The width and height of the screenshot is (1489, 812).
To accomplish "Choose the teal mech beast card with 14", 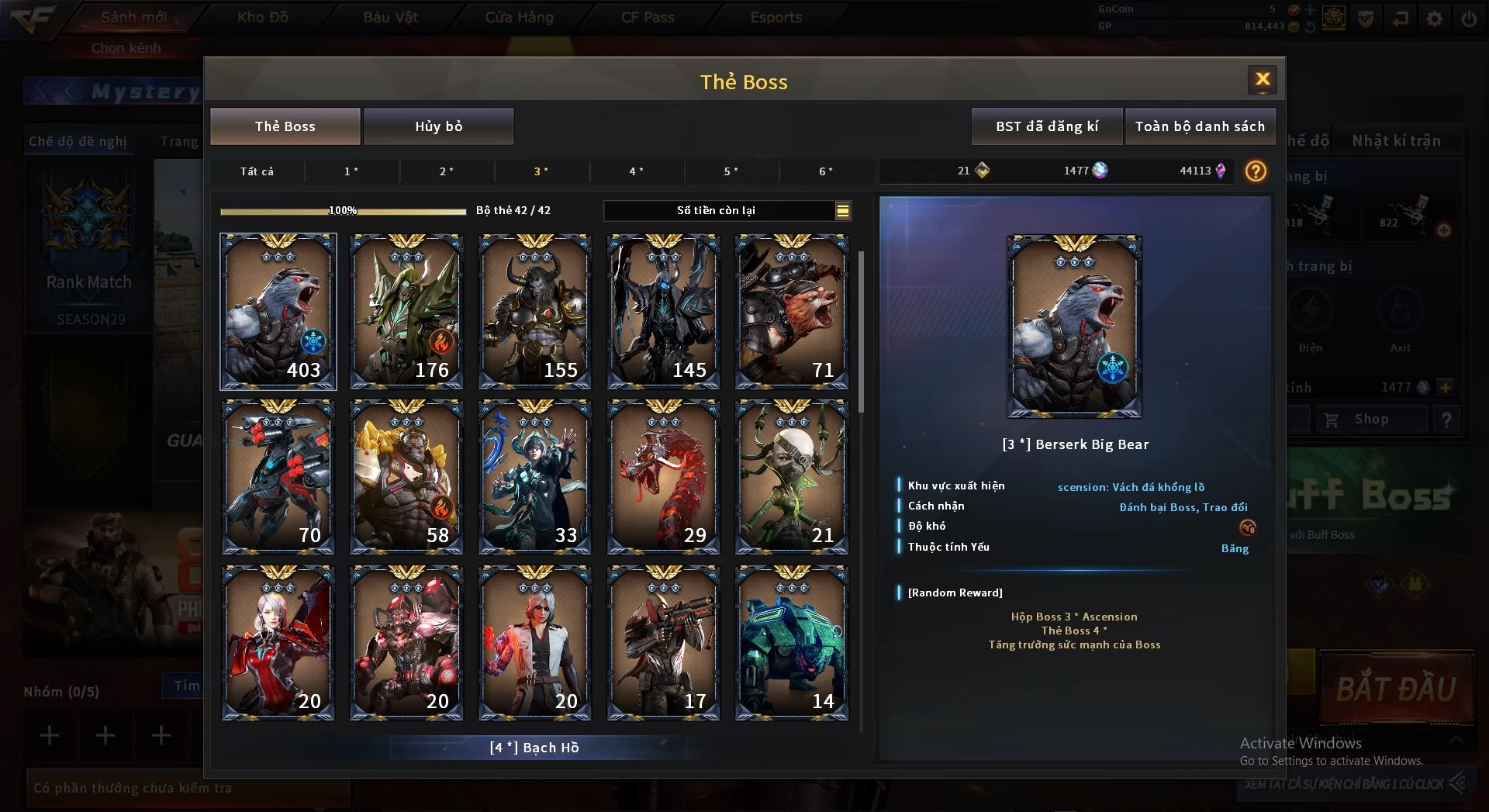I will click(x=792, y=643).
